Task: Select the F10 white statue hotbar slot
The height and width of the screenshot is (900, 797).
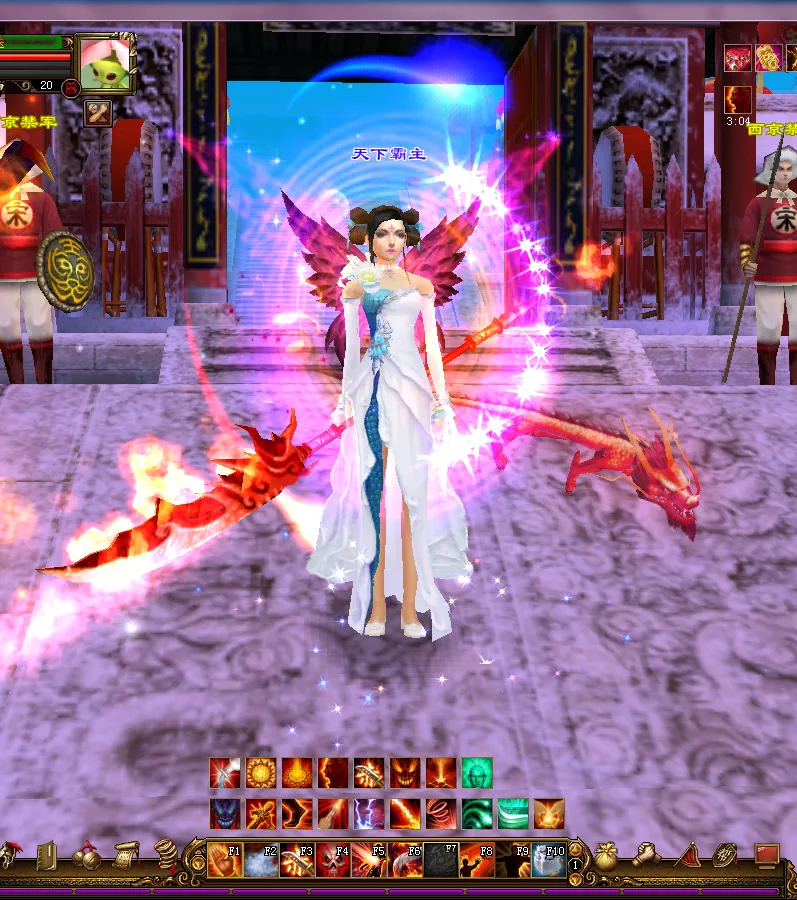Action: pos(550,860)
